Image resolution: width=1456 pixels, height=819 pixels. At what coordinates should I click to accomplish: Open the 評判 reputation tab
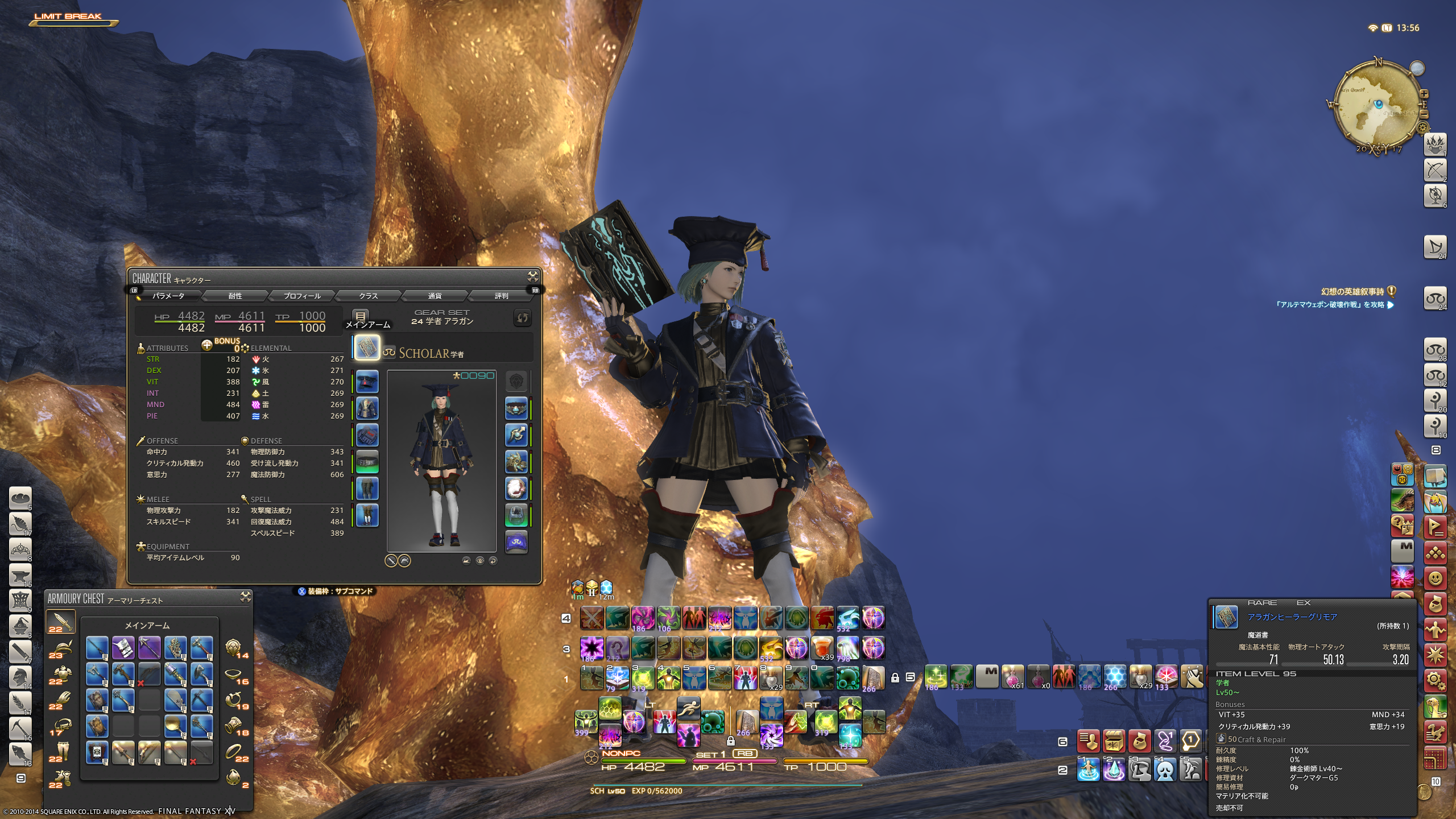click(501, 296)
